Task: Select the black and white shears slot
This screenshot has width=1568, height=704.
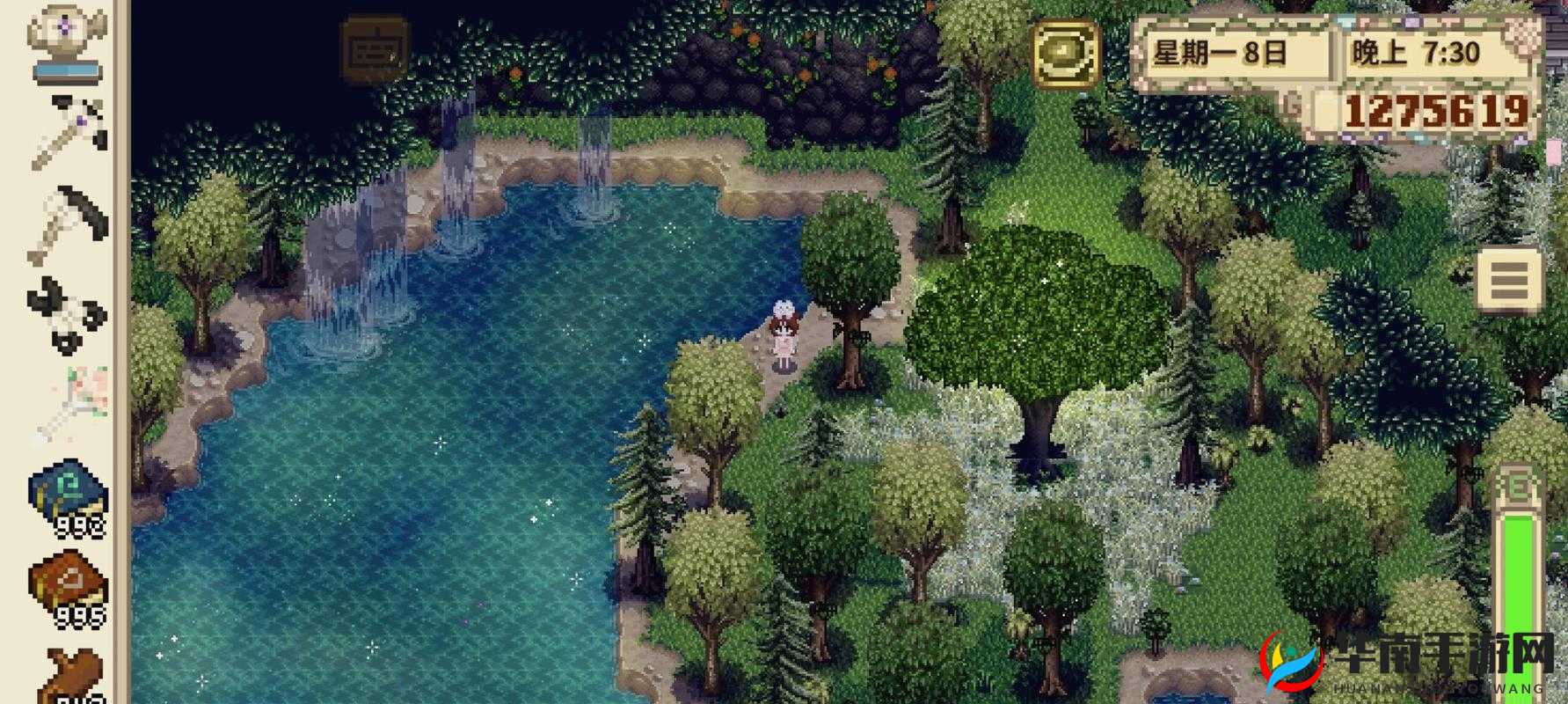Action: point(67,314)
